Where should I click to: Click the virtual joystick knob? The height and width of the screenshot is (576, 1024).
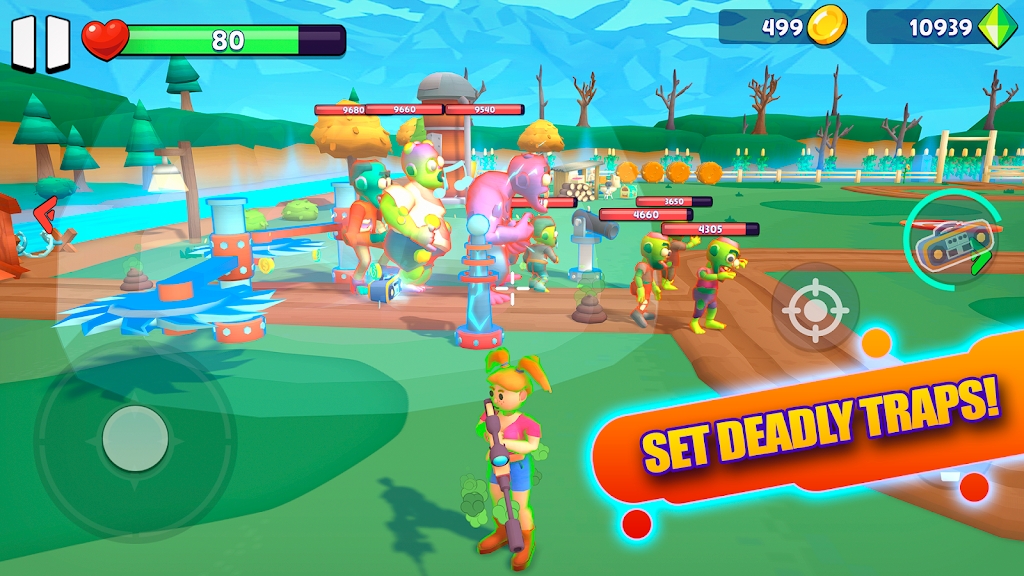135,439
